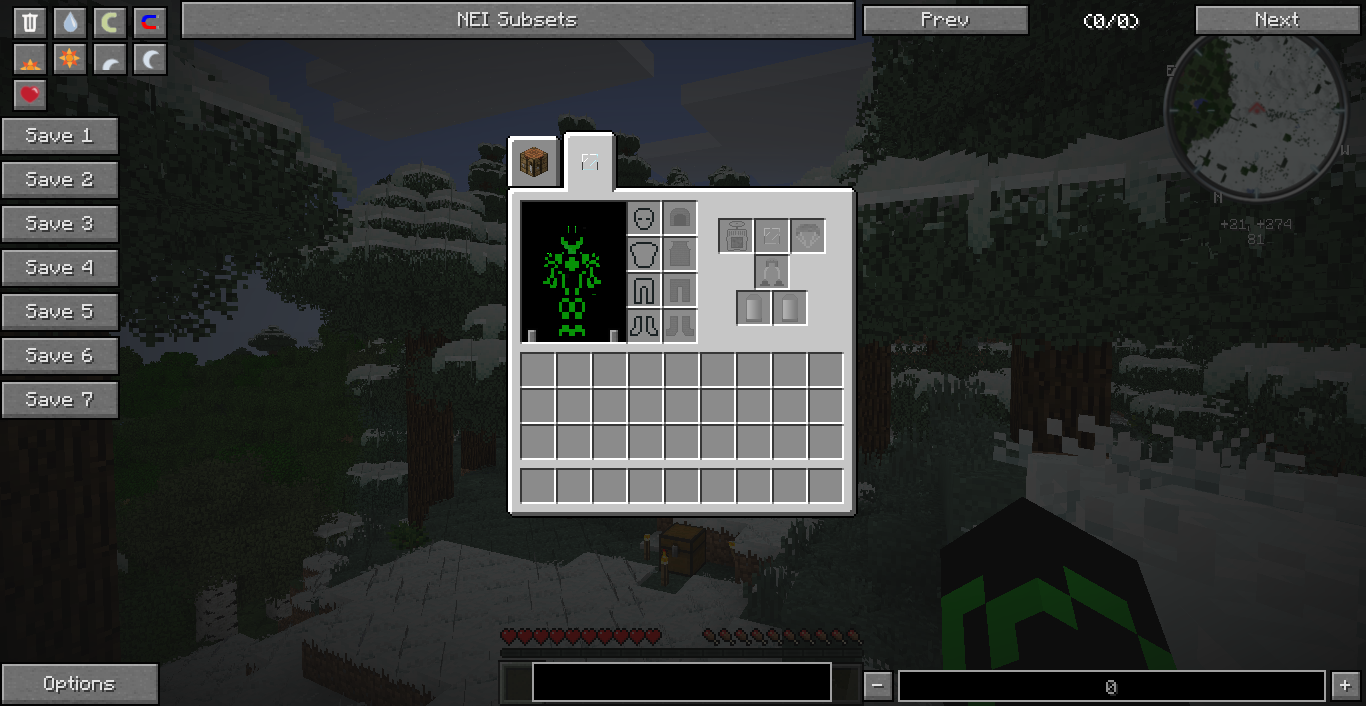Click the circular minimap
1366x706 pixels.
[x=1253, y=110]
